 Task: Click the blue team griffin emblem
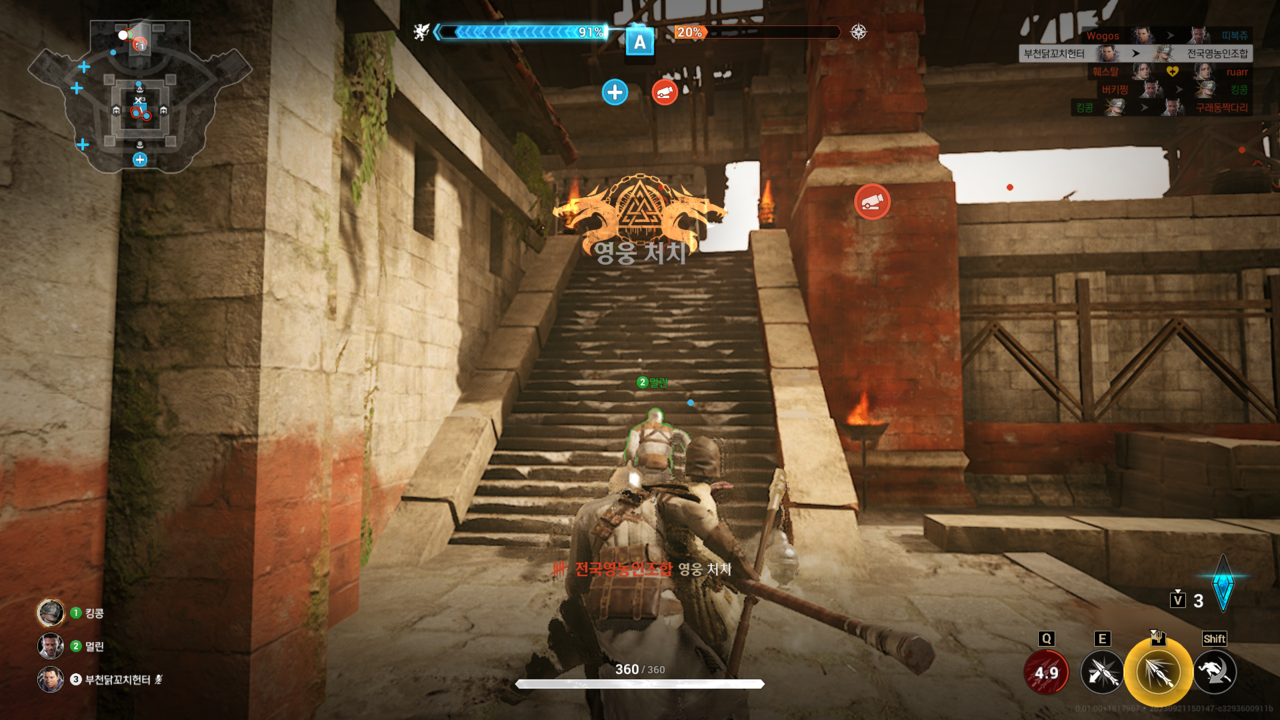[x=423, y=33]
